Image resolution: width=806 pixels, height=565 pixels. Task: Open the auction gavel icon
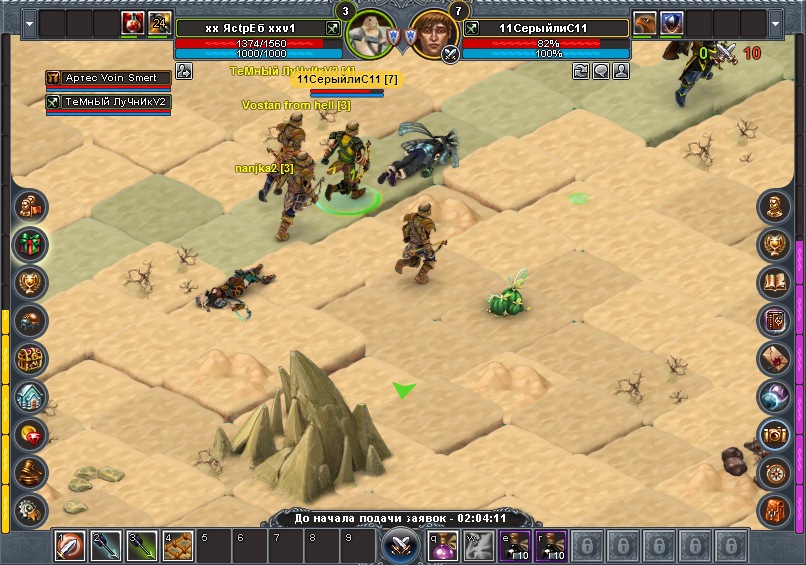pos(31,472)
